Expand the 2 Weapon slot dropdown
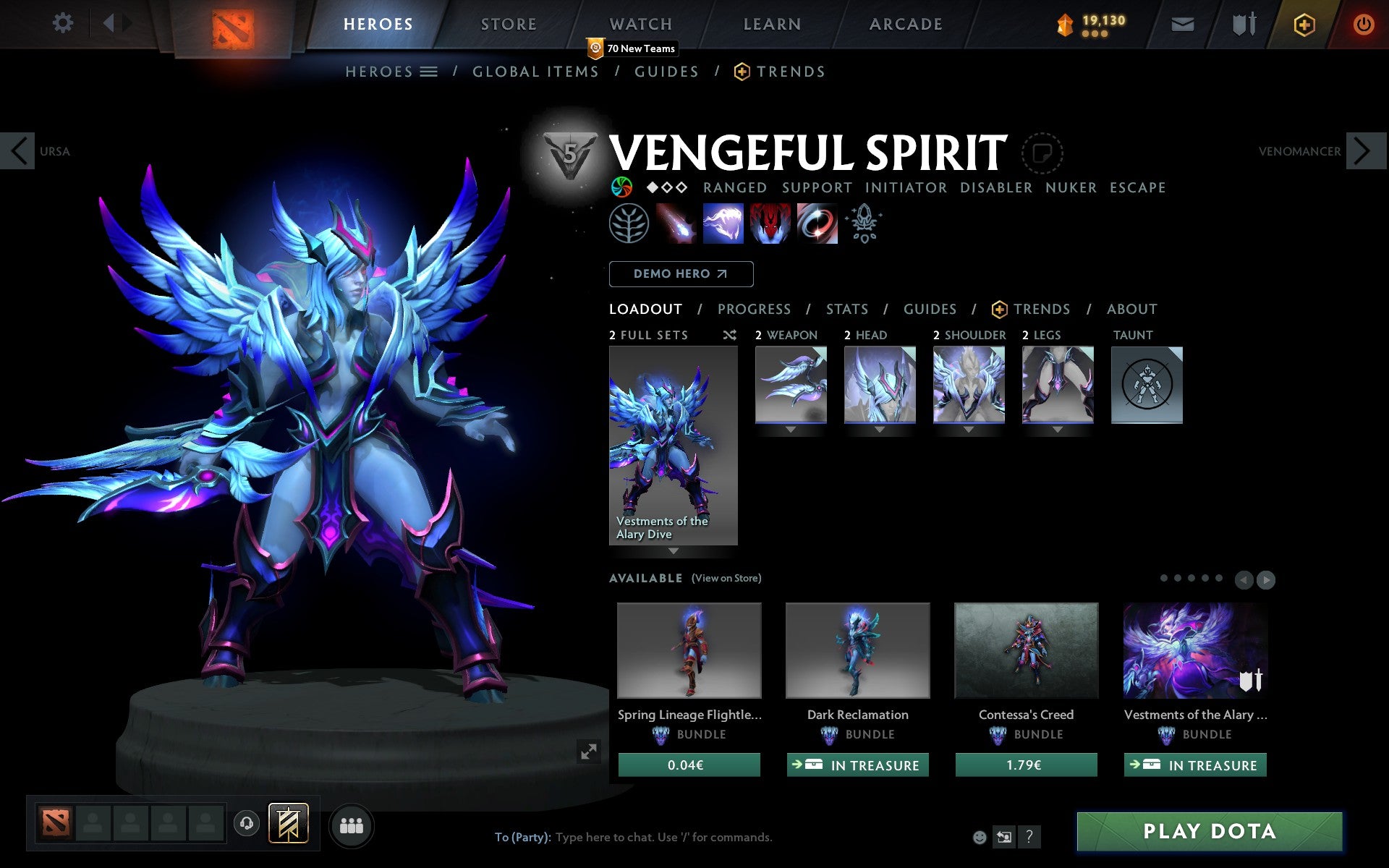The height and width of the screenshot is (868, 1389). pos(790,428)
